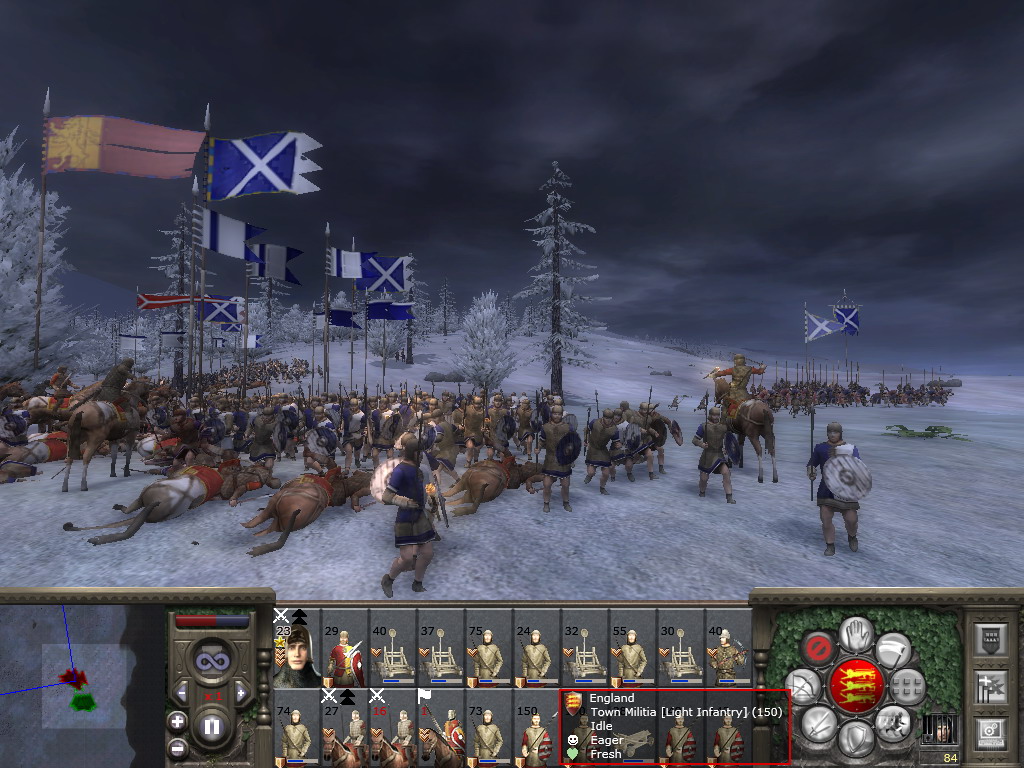Click the England three-lions faction button
This screenshot has height=768, width=1024.
[856, 685]
